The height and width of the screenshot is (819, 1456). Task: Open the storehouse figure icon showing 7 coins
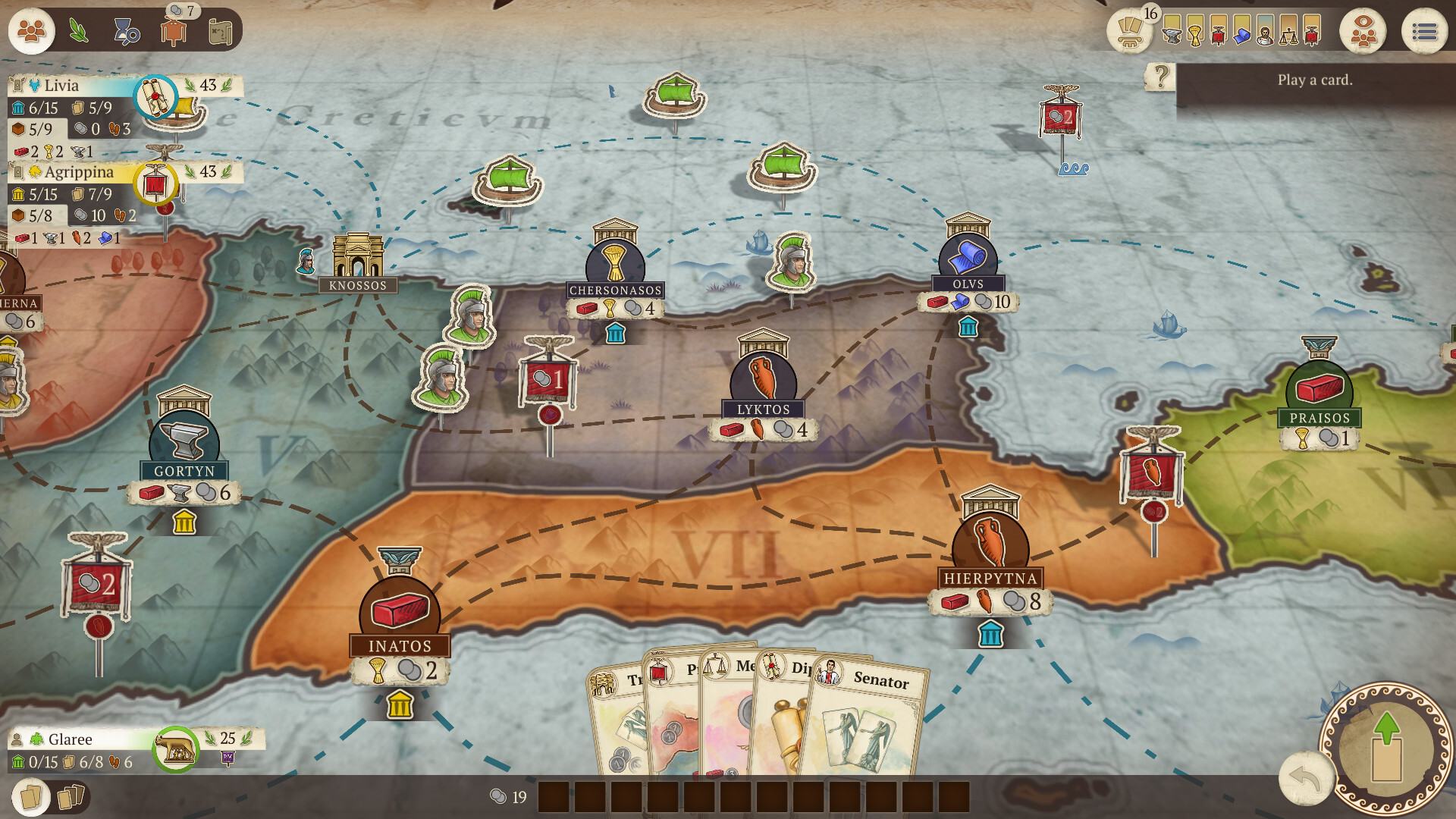coord(175,32)
